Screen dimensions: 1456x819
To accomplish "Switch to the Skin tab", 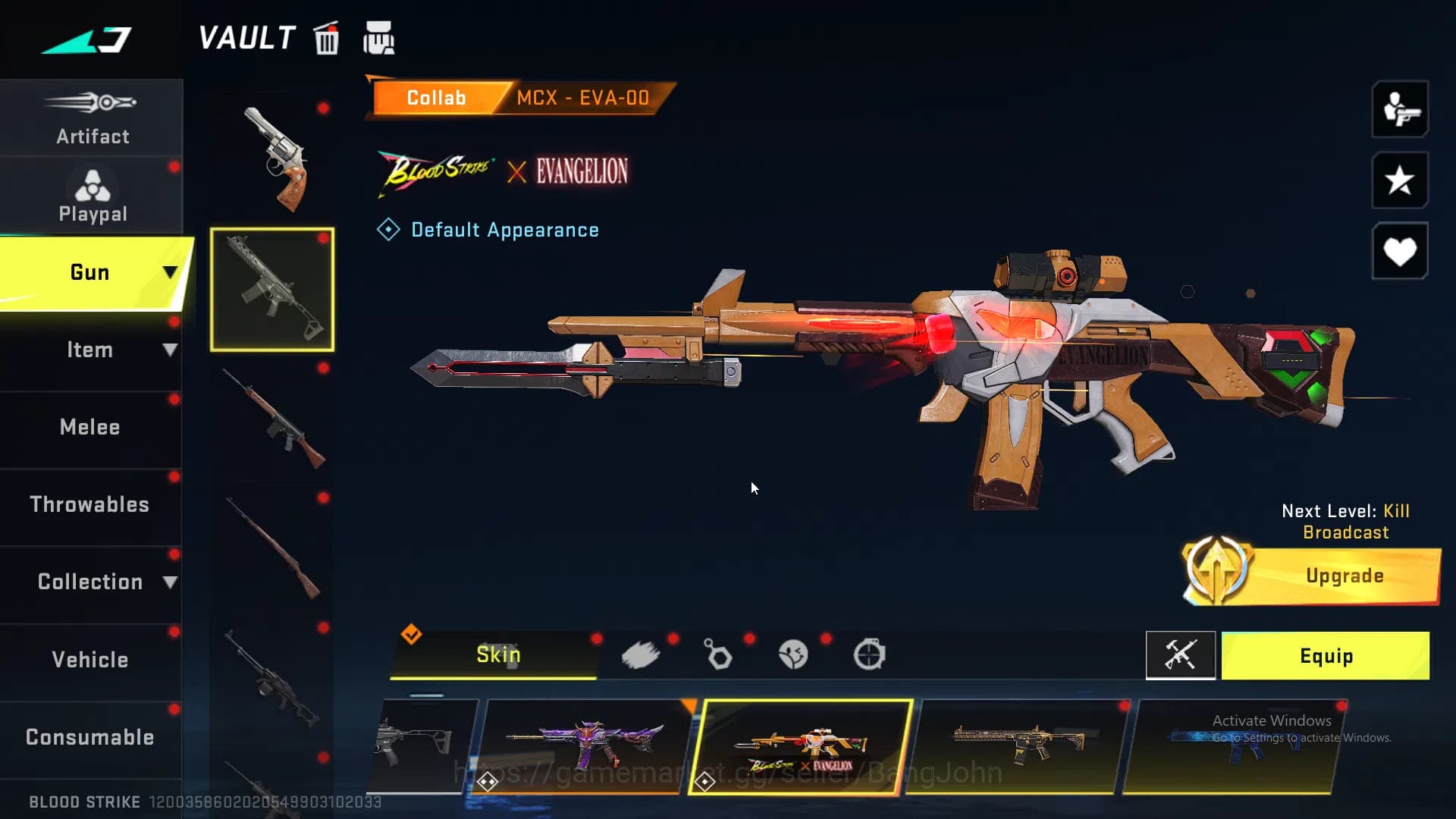I will [x=497, y=655].
